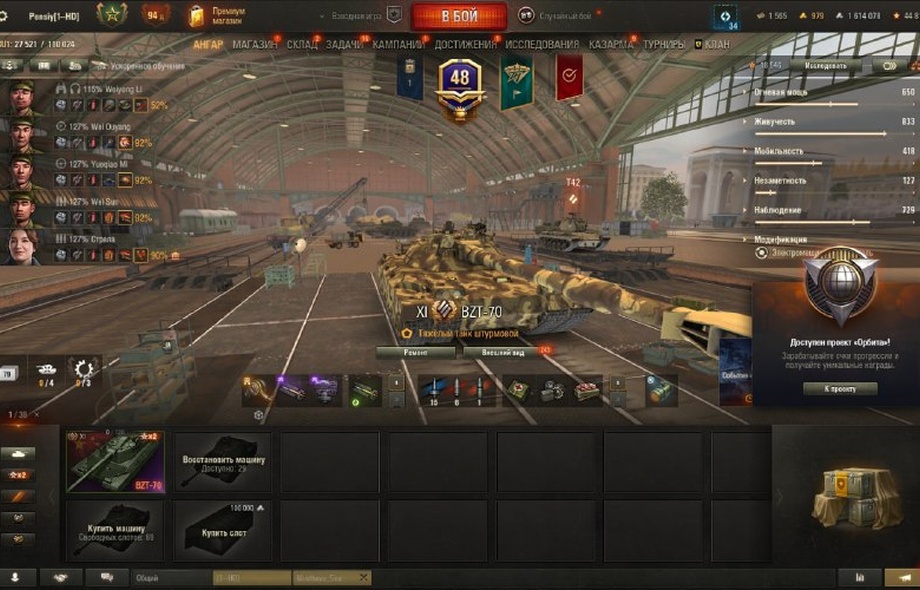Go to the ЗАДАЧИ tab
Screen dimensions: 920x590
click(x=344, y=45)
